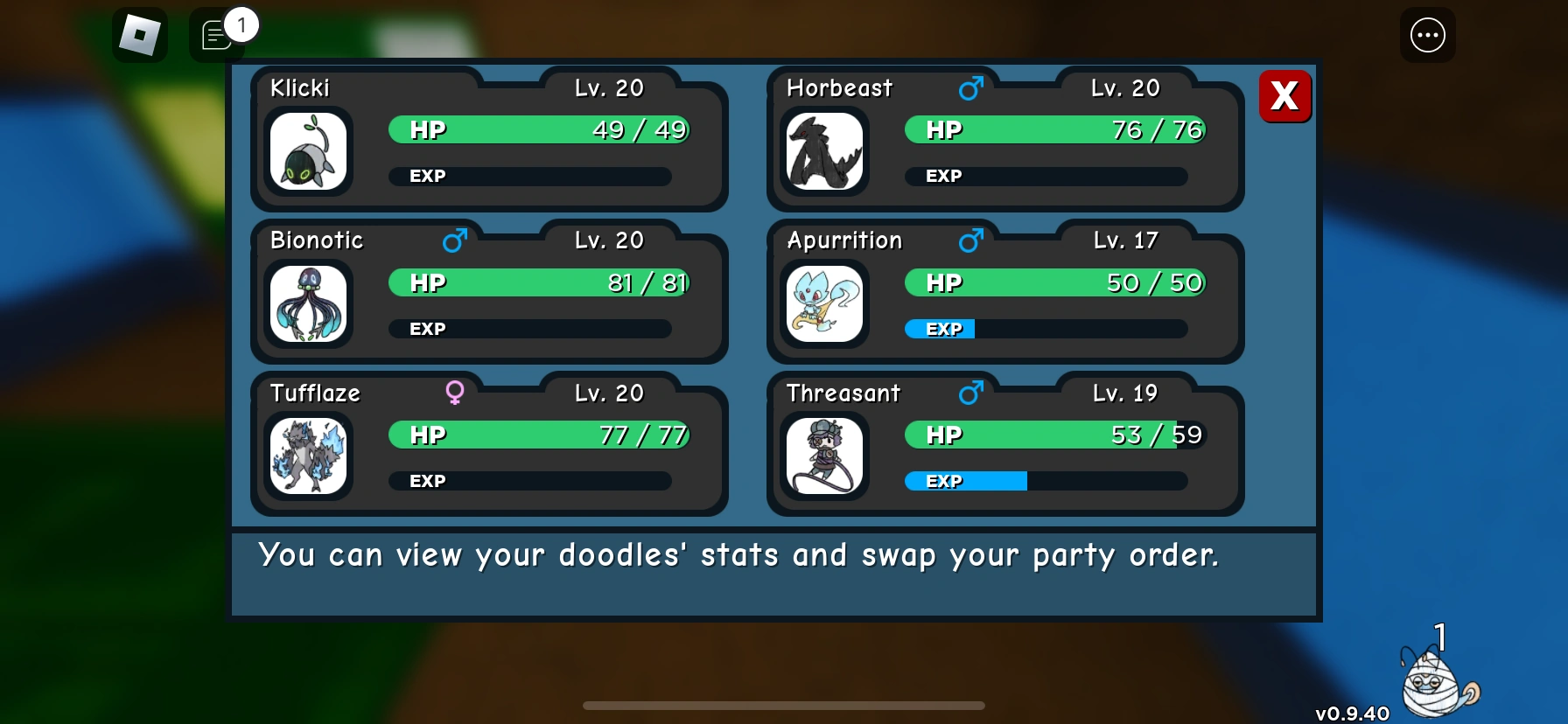1568x724 pixels.
Task: Click Klicki's green HP bar
Action: coord(538,129)
